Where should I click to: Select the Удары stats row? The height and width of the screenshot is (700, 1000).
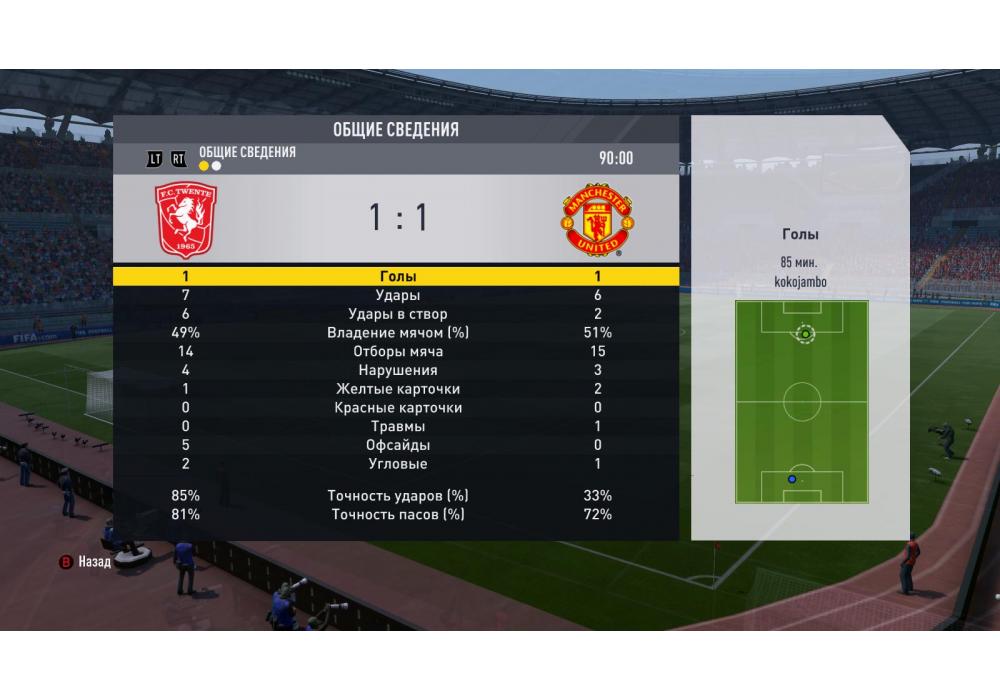point(397,296)
